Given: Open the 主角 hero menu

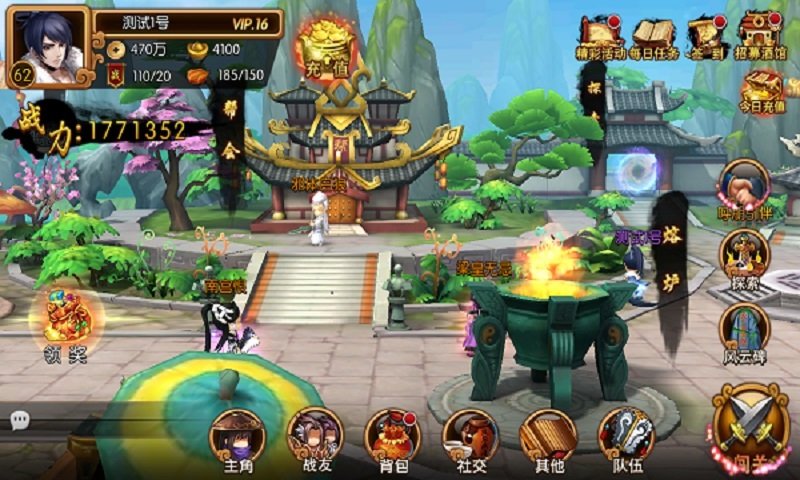Looking at the screenshot, I should (237, 438).
